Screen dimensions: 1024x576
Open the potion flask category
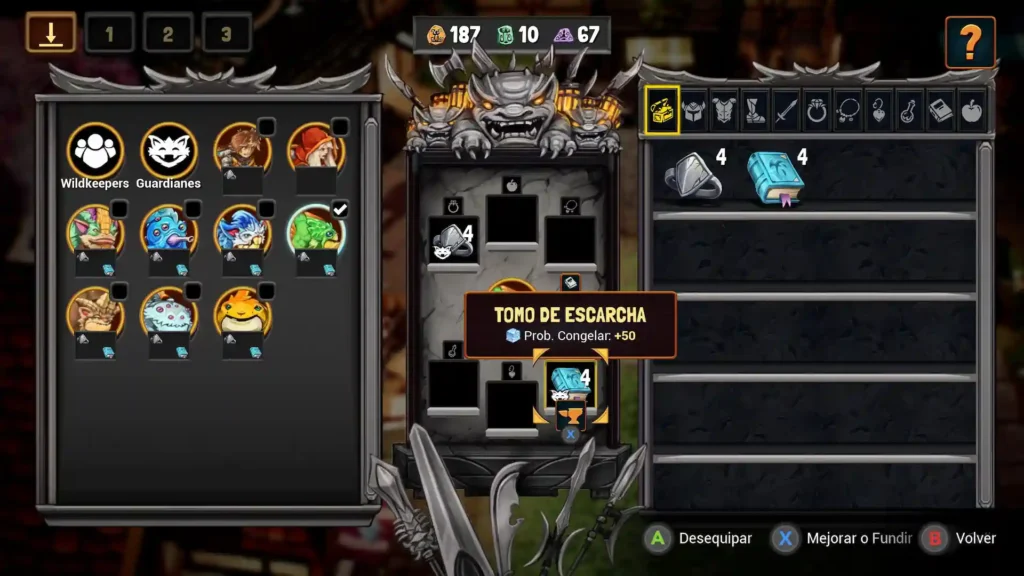click(910, 109)
